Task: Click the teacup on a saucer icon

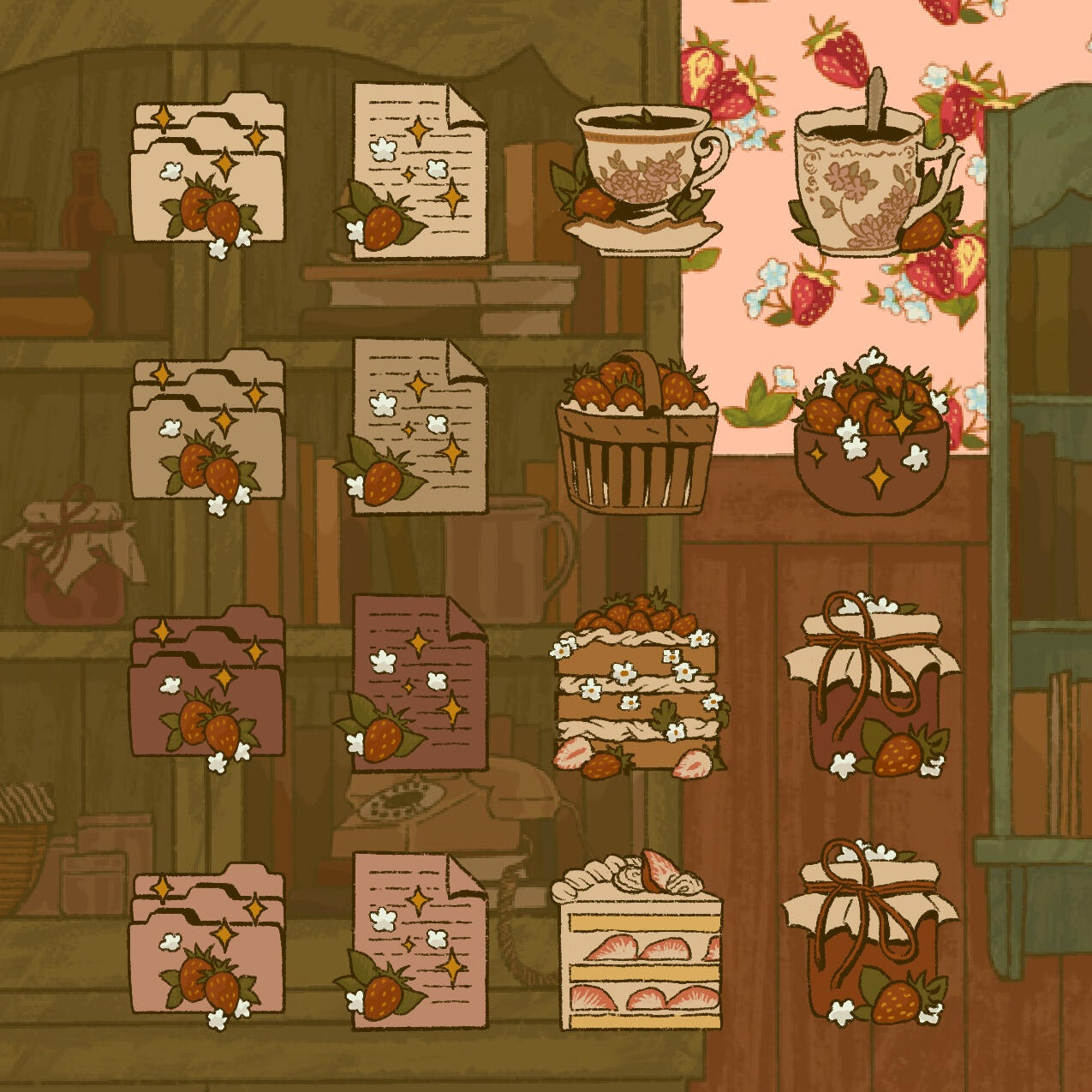Action: (642, 182)
